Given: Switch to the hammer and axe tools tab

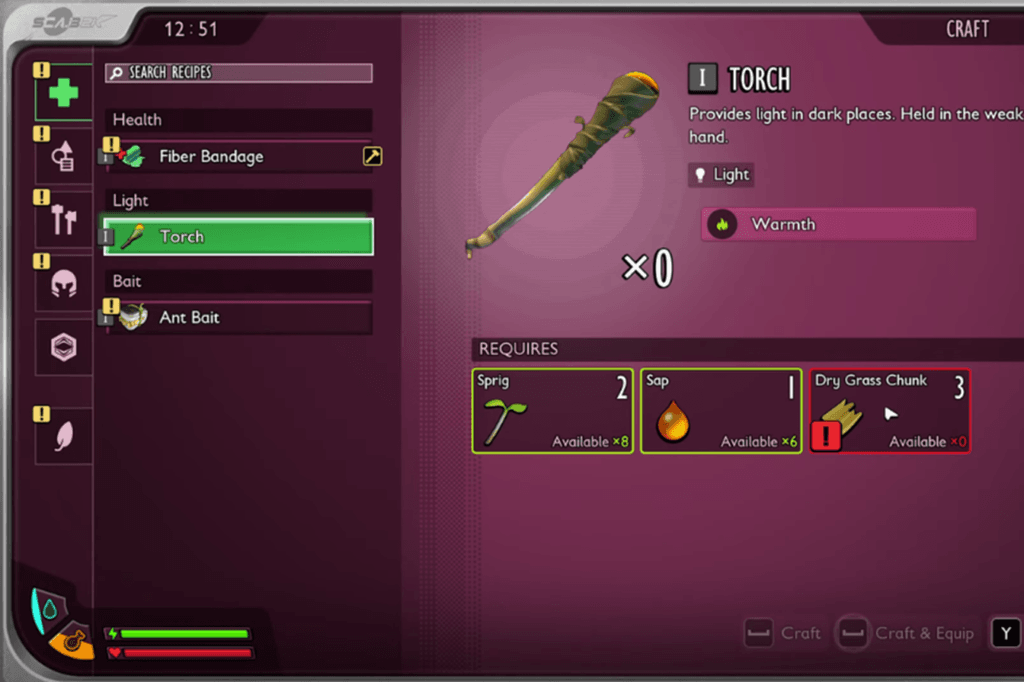Looking at the screenshot, I should (x=64, y=218).
